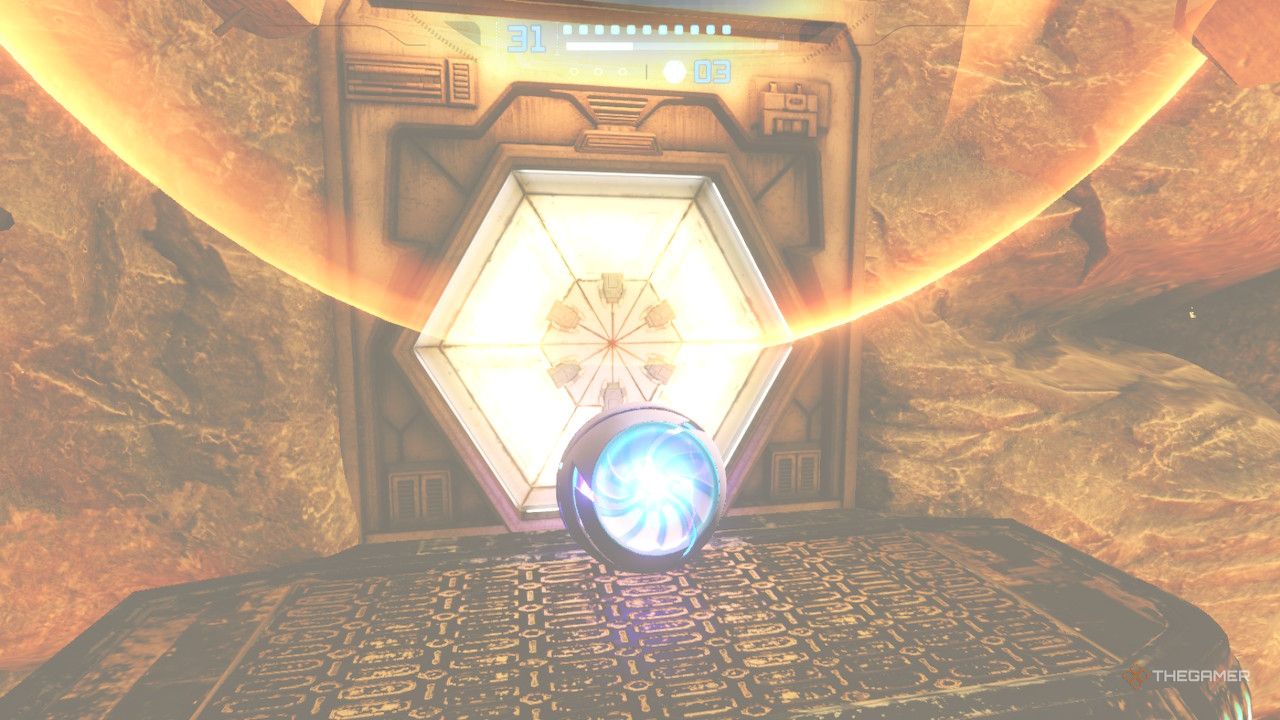Viewport: 1280px width, 720px height.
Task: Click the middle circular visor indicator
Action: pos(598,71)
